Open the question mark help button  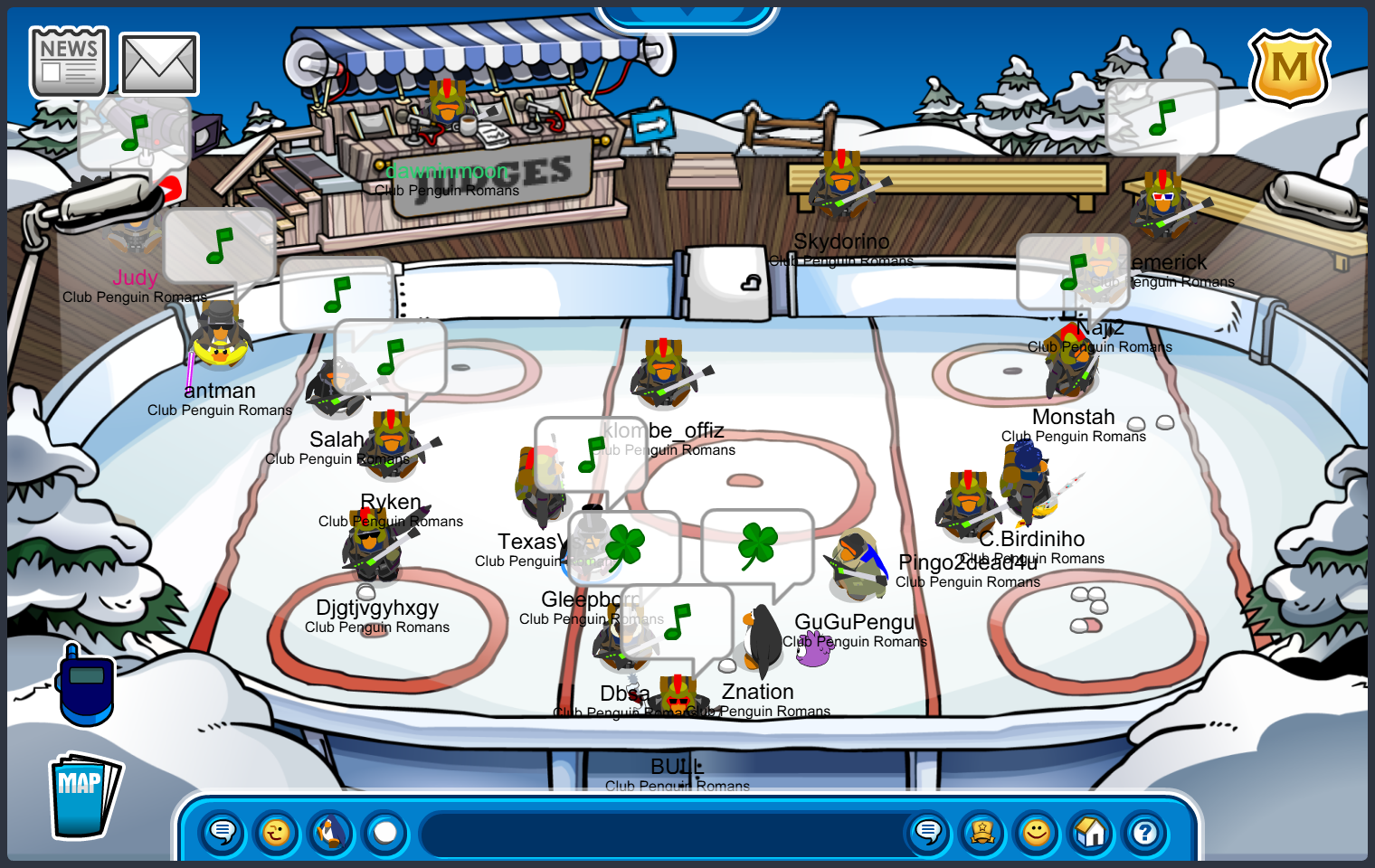(1145, 832)
